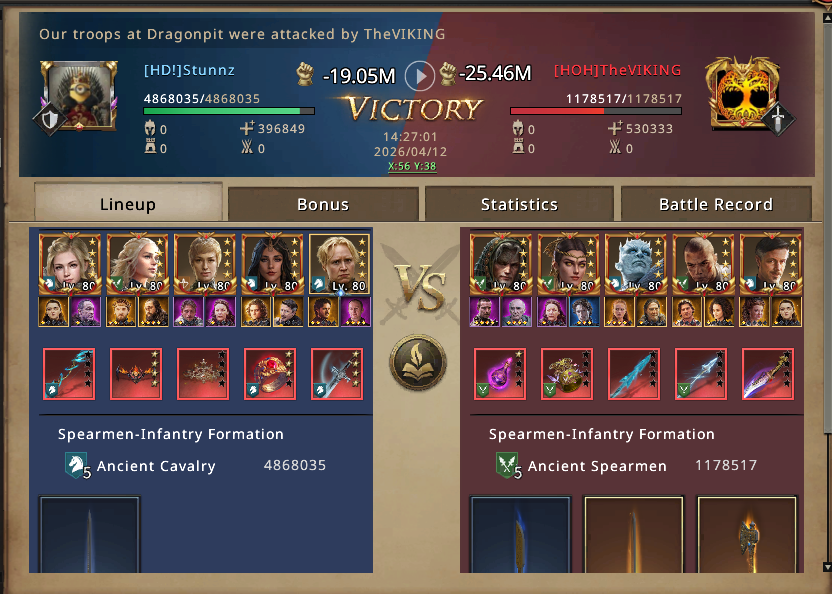Open the Statistics tab

coord(519,204)
